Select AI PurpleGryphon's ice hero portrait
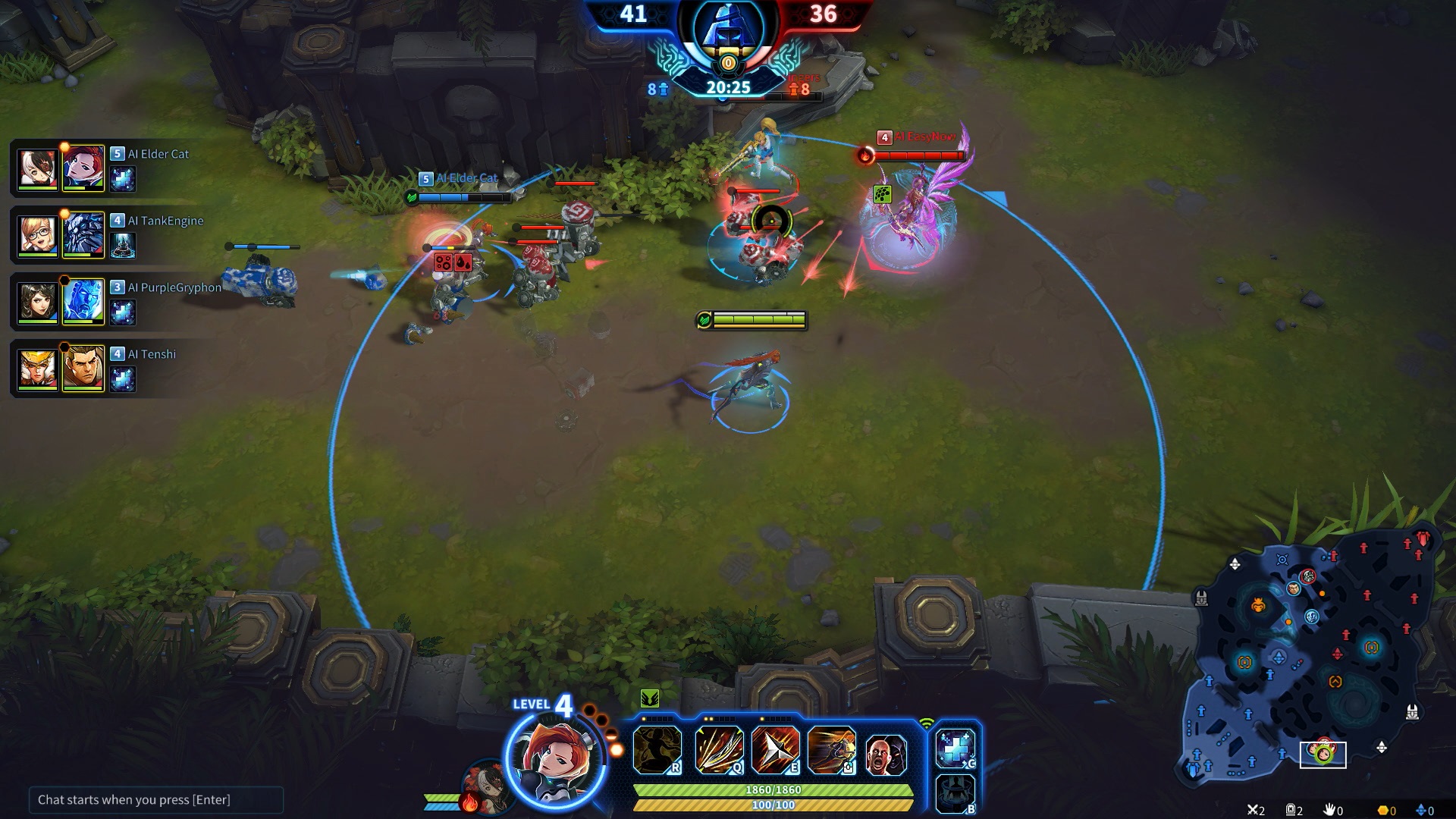Viewport: 1456px width, 819px height. tap(83, 301)
